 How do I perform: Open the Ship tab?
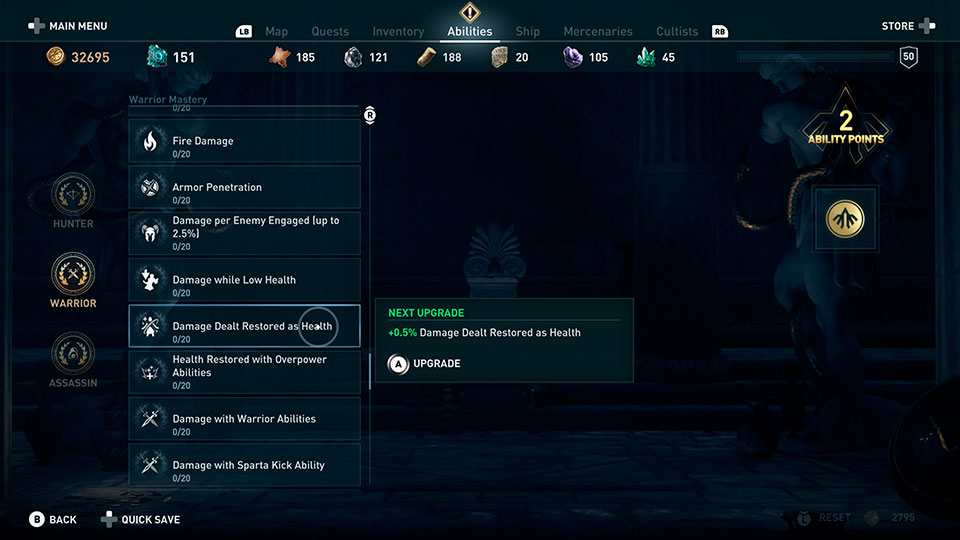tap(527, 32)
